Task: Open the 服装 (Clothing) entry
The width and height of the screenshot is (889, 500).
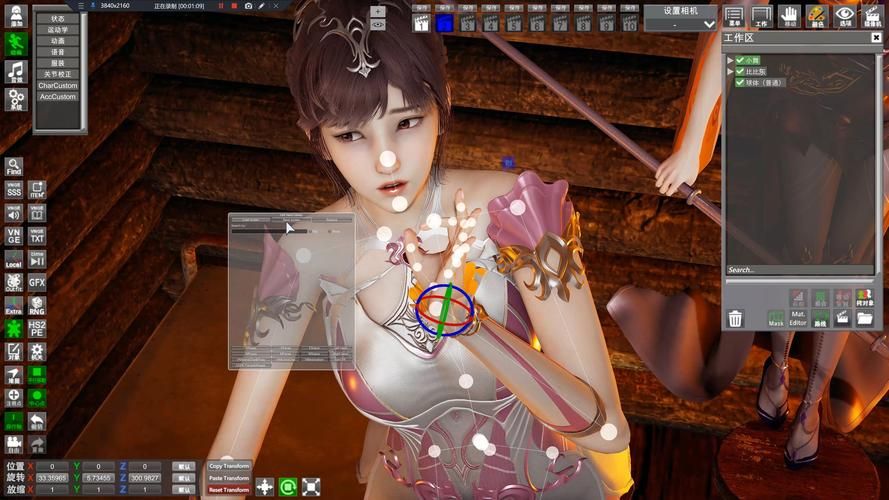Action: click(58, 63)
